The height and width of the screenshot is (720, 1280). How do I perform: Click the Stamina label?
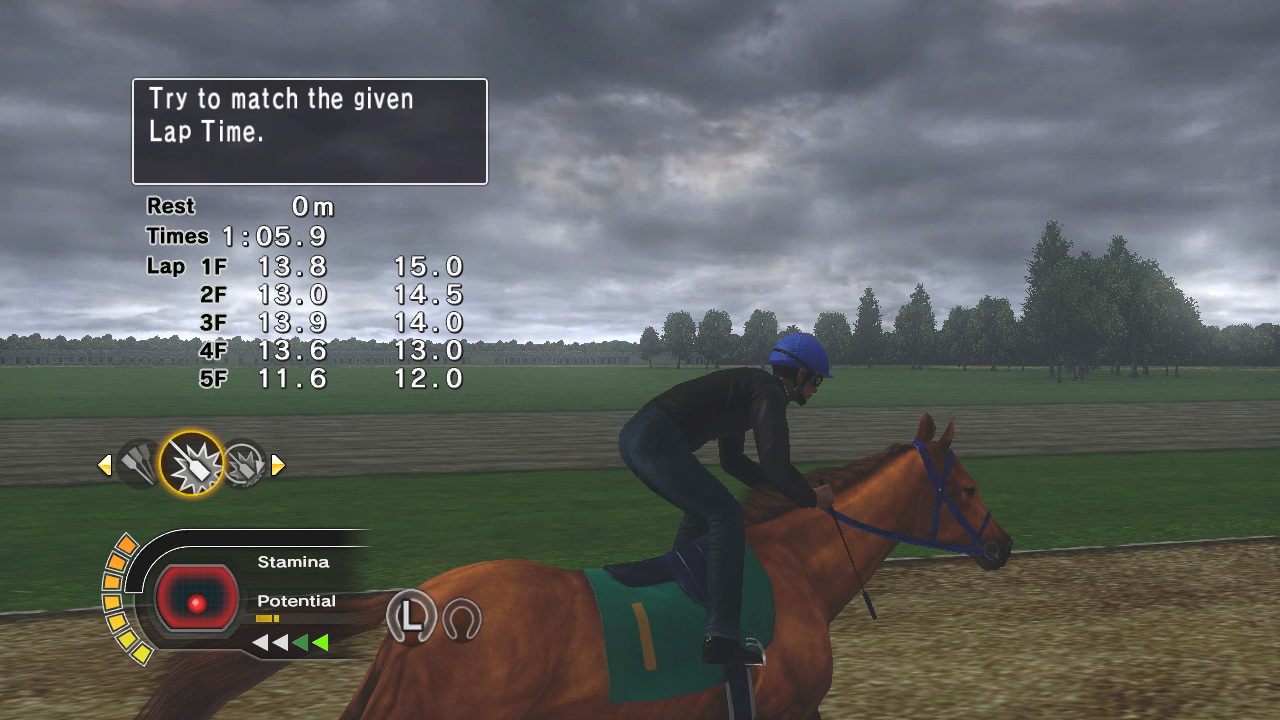click(x=292, y=561)
